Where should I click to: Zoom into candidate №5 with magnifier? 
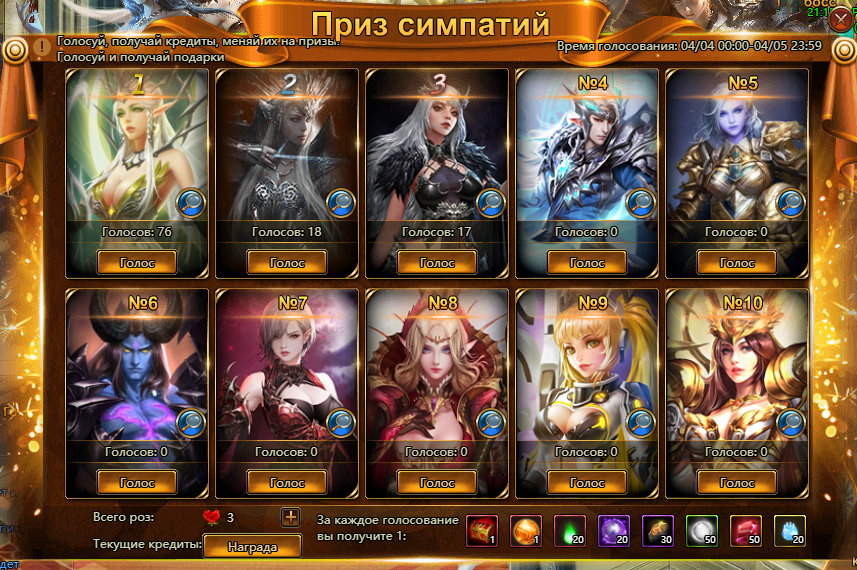[791, 203]
